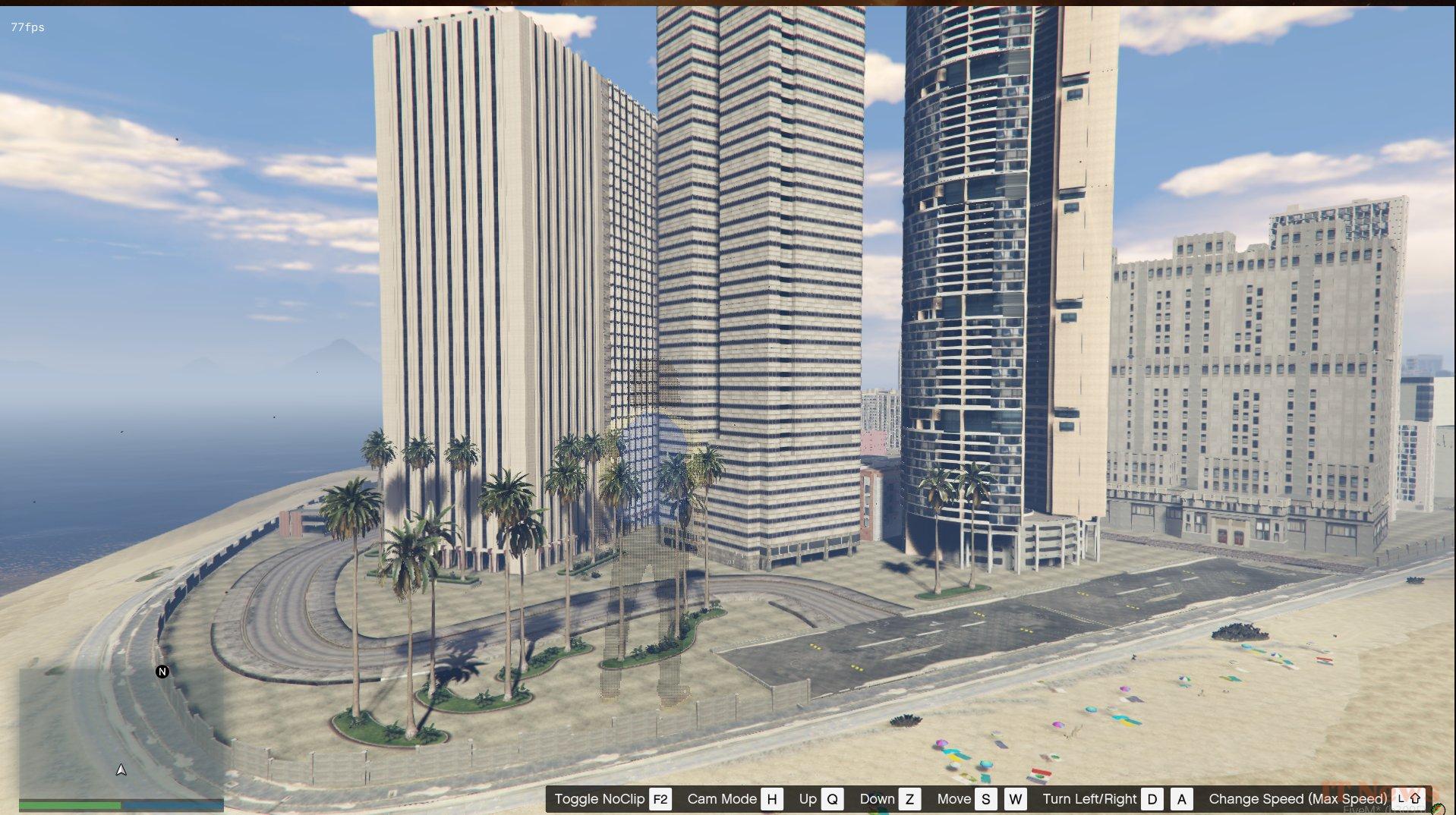Click the S key badge under Move
This screenshot has height=815, width=1456.
(985, 798)
